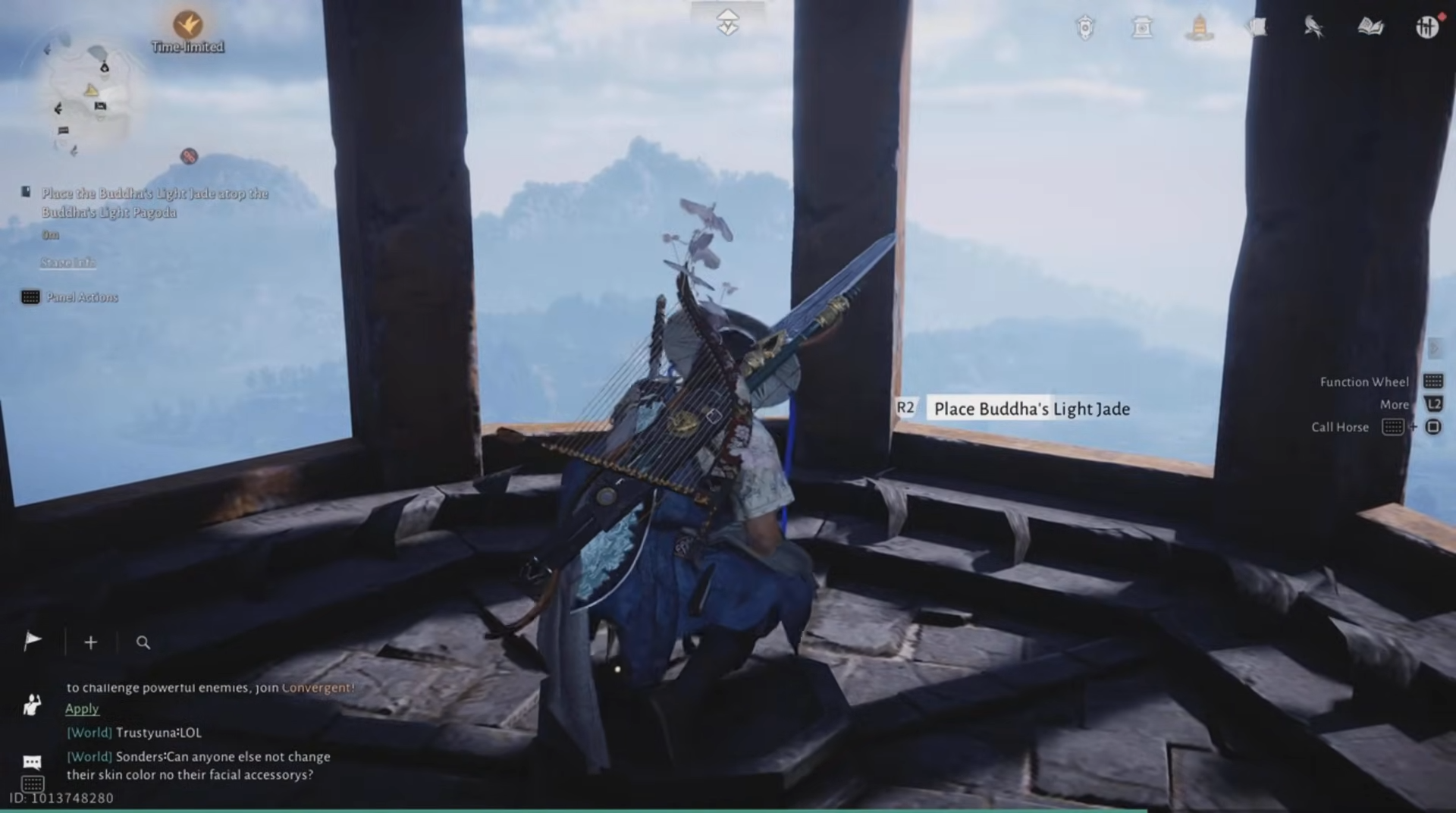
Task: Open the open-book journal icon
Action: (x=1370, y=28)
